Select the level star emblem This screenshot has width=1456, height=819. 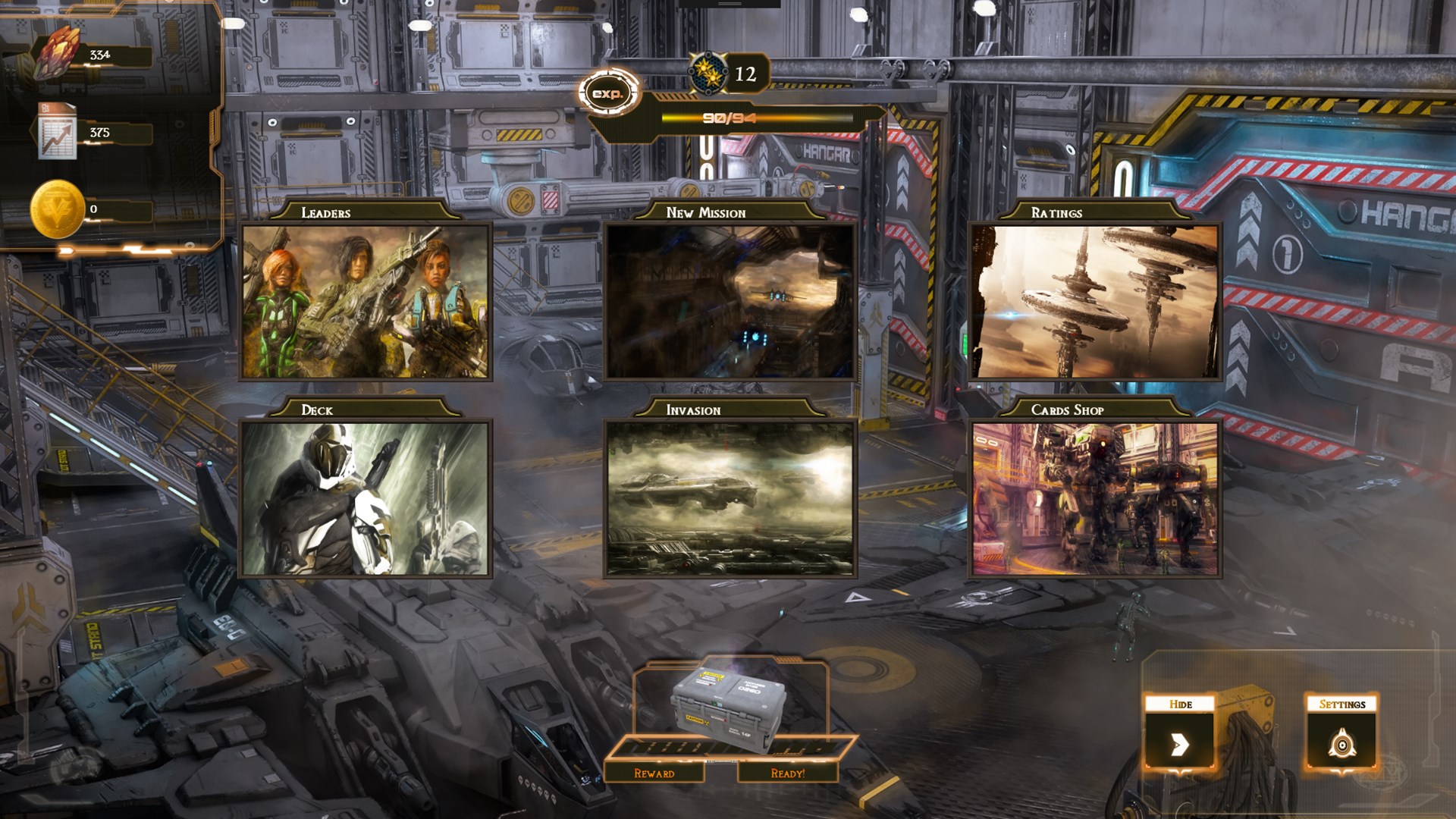tap(708, 73)
